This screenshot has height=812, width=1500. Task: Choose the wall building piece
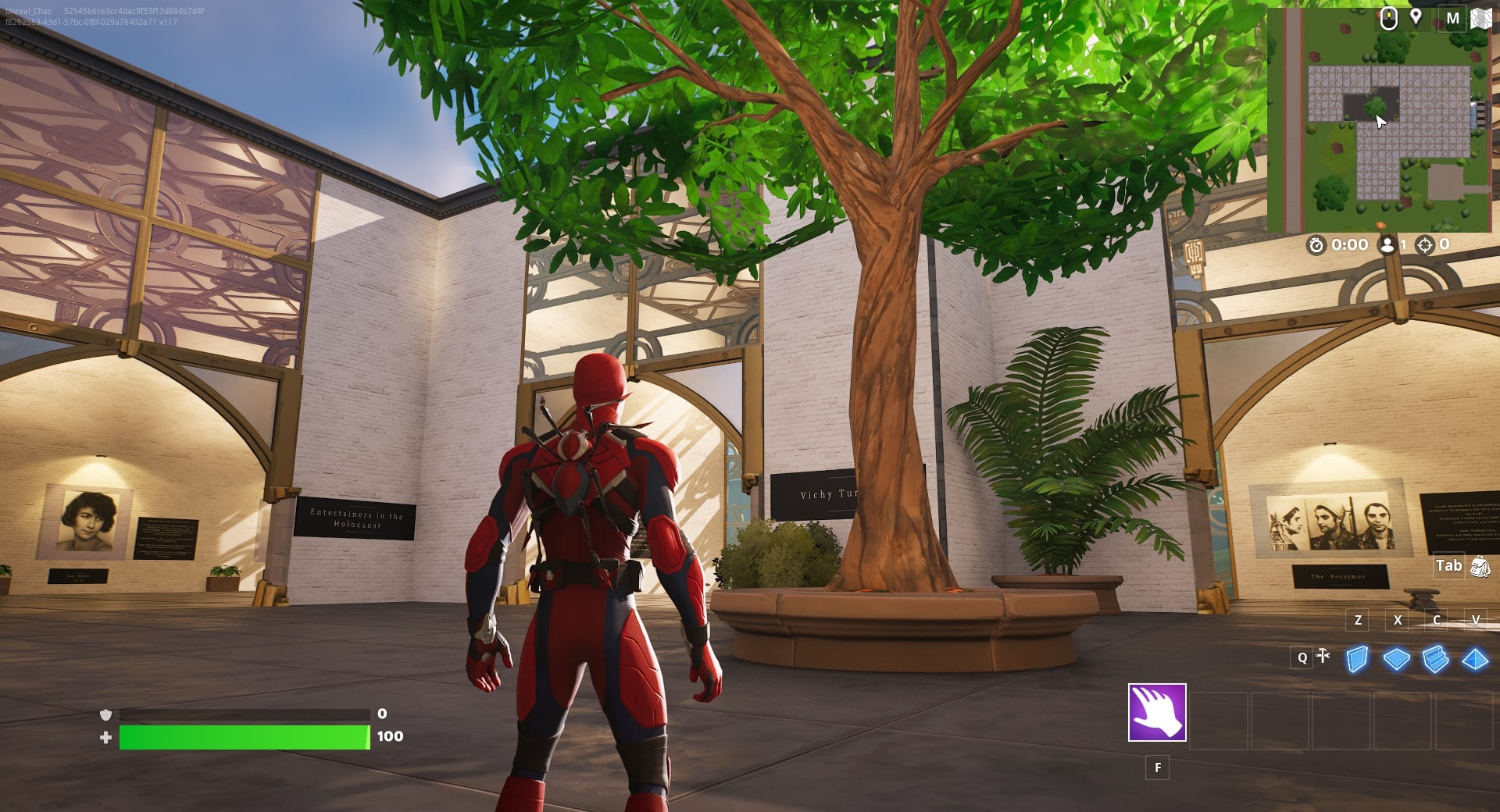tap(1358, 660)
